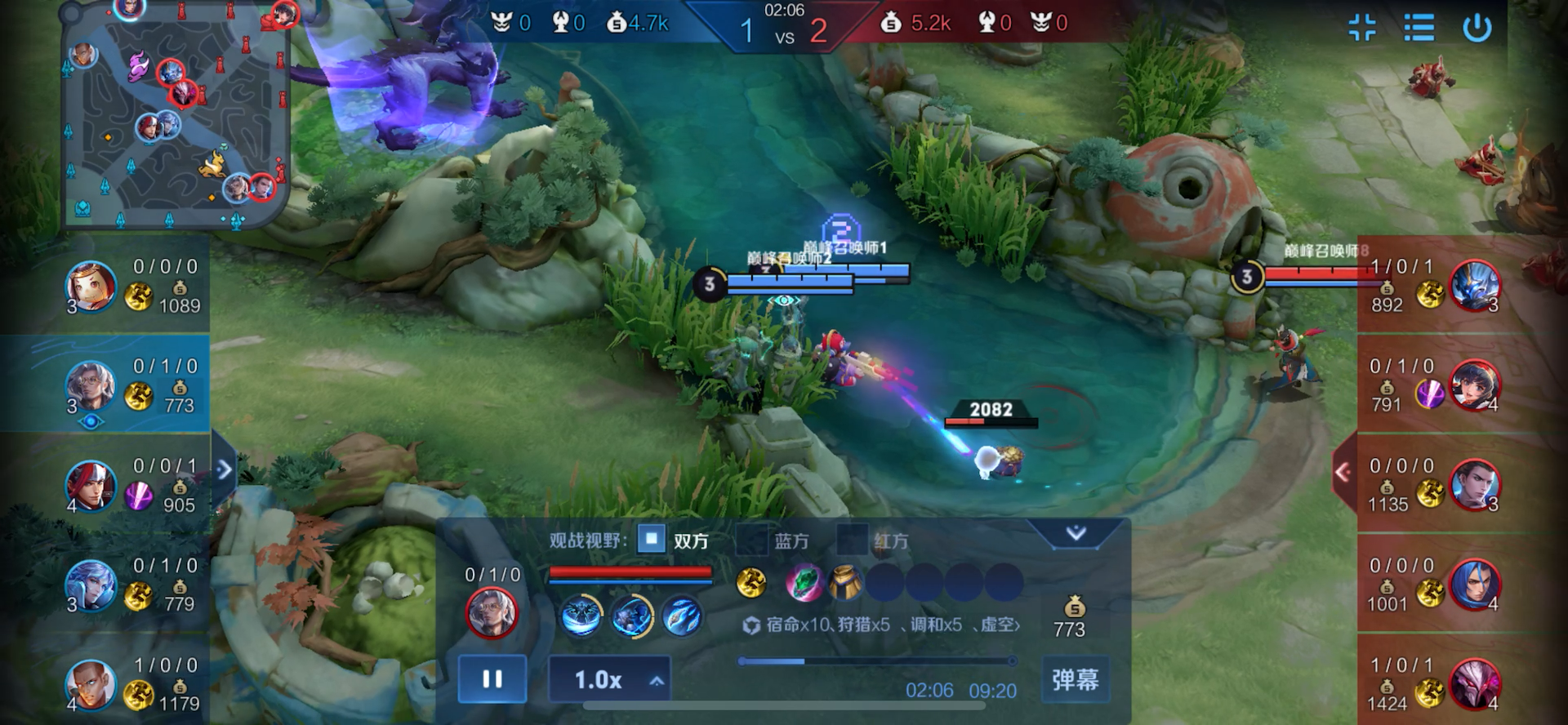Select the blue player with 1179 gold
Screen dimensions: 1568x725
point(91,684)
